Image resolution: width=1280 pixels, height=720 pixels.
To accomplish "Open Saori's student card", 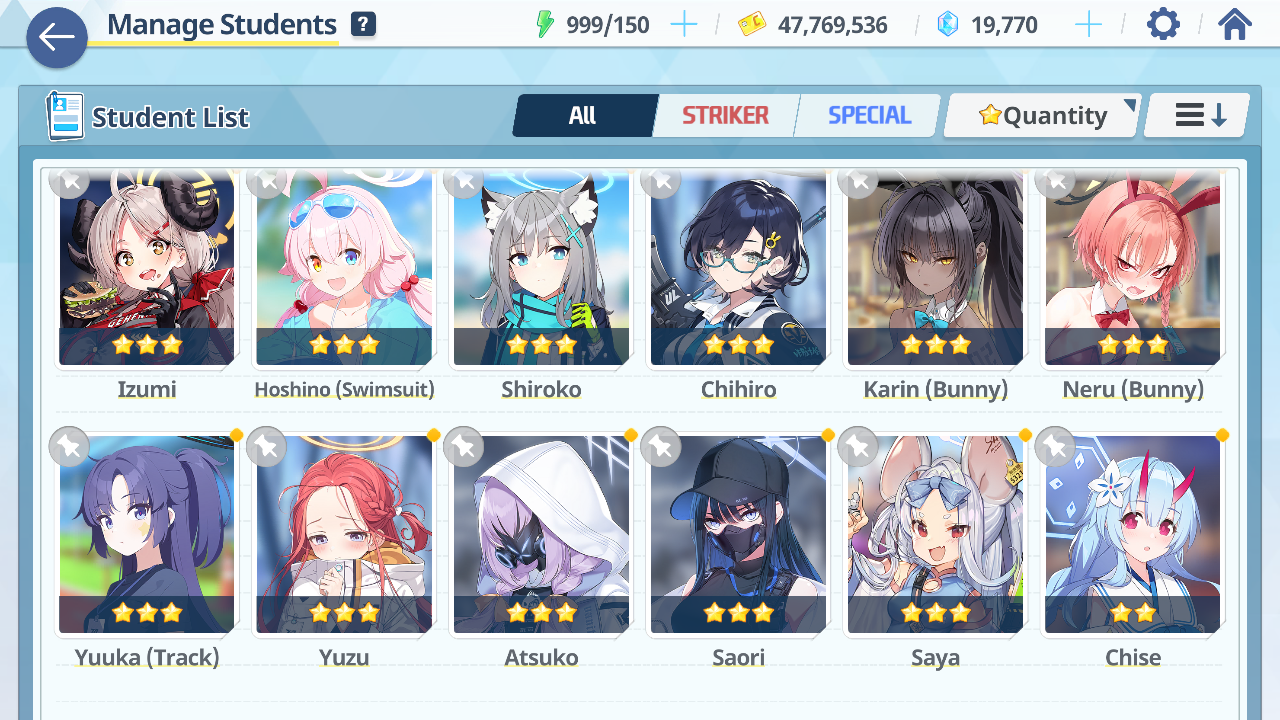I will tap(738, 535).
